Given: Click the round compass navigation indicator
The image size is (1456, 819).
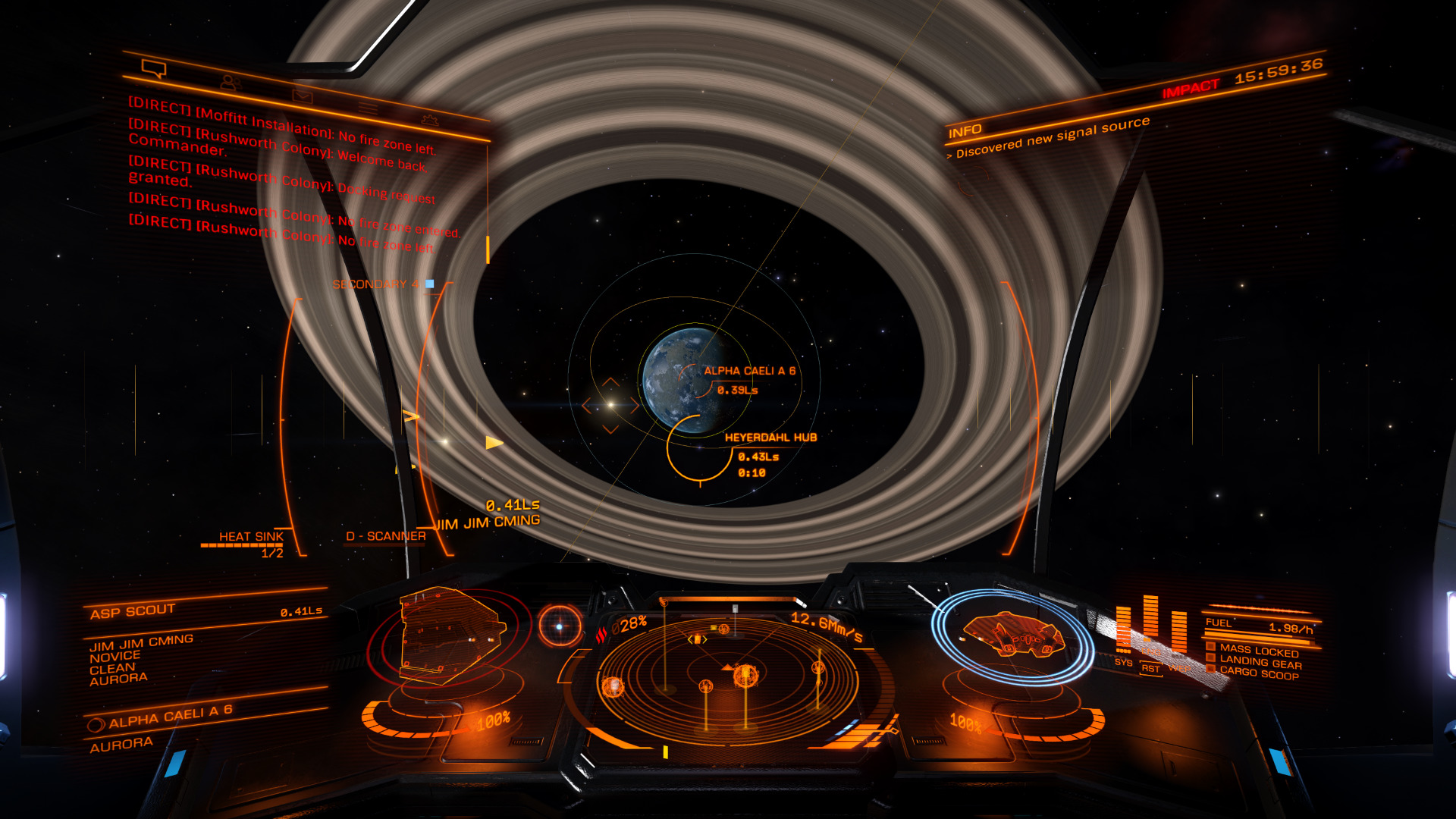Looking at the screenshot, I should [560, 626].
